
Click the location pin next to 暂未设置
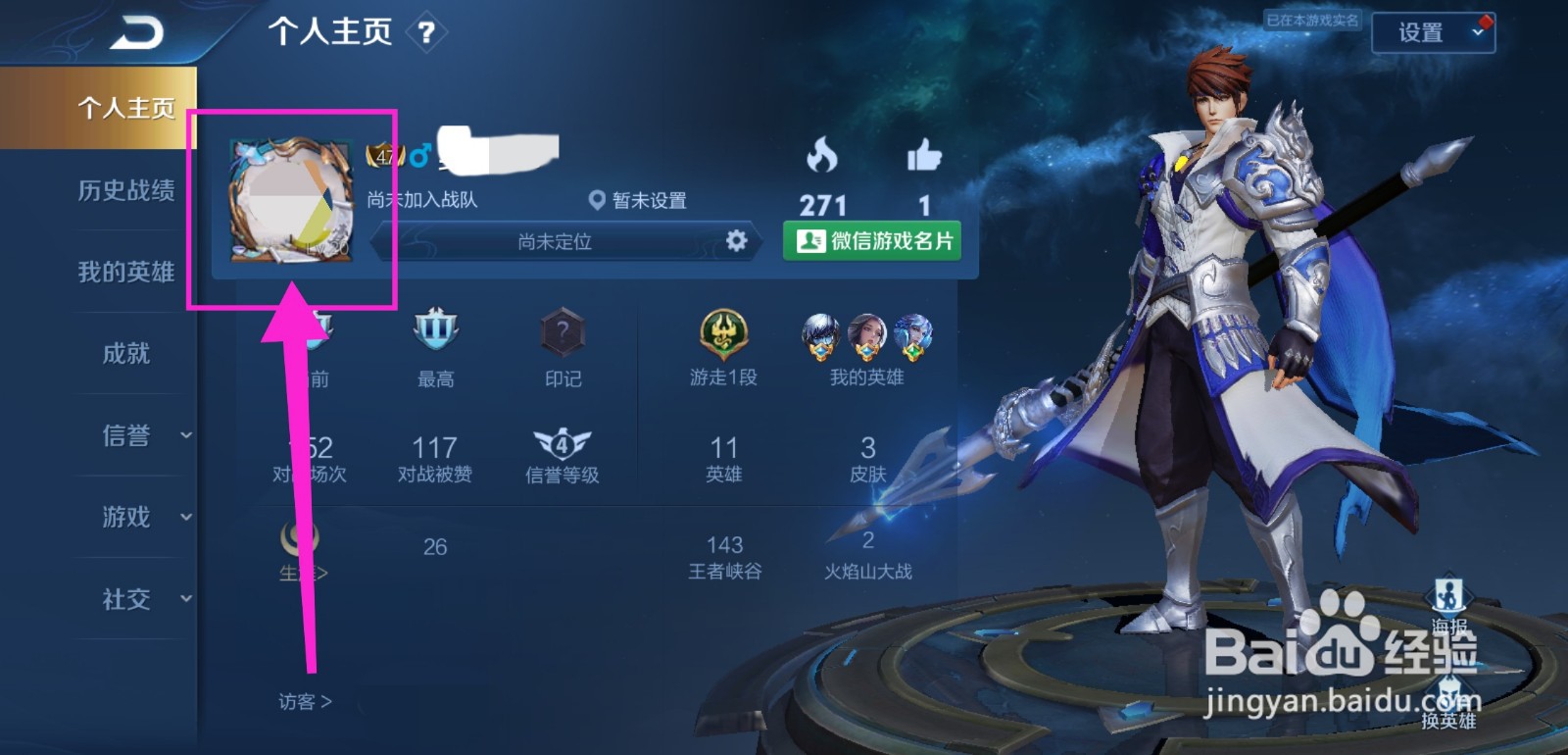(599, 200)
